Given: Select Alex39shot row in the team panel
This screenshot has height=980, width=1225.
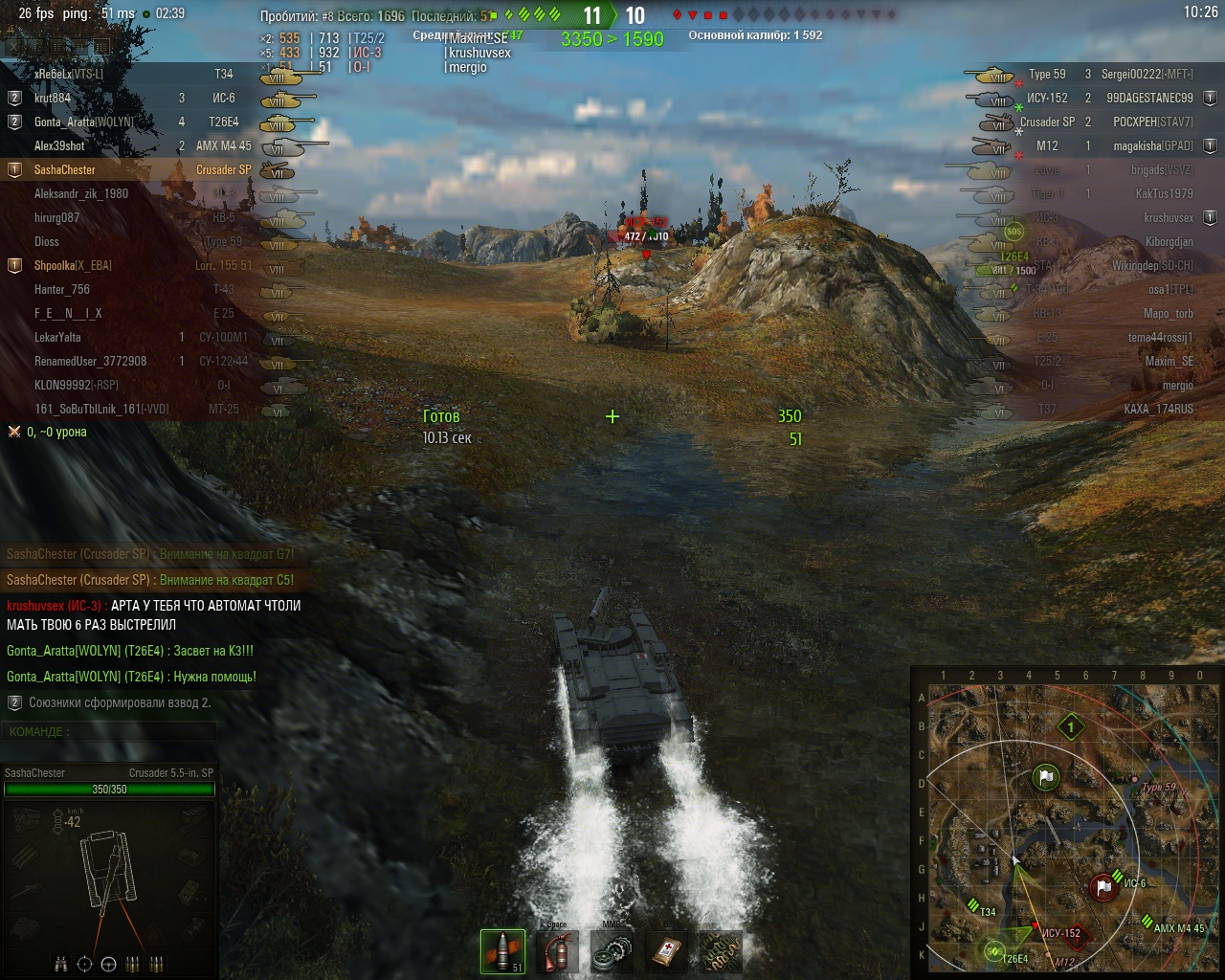Looking at the screenshot, I should pyautogui.click(x=59, y=145).
